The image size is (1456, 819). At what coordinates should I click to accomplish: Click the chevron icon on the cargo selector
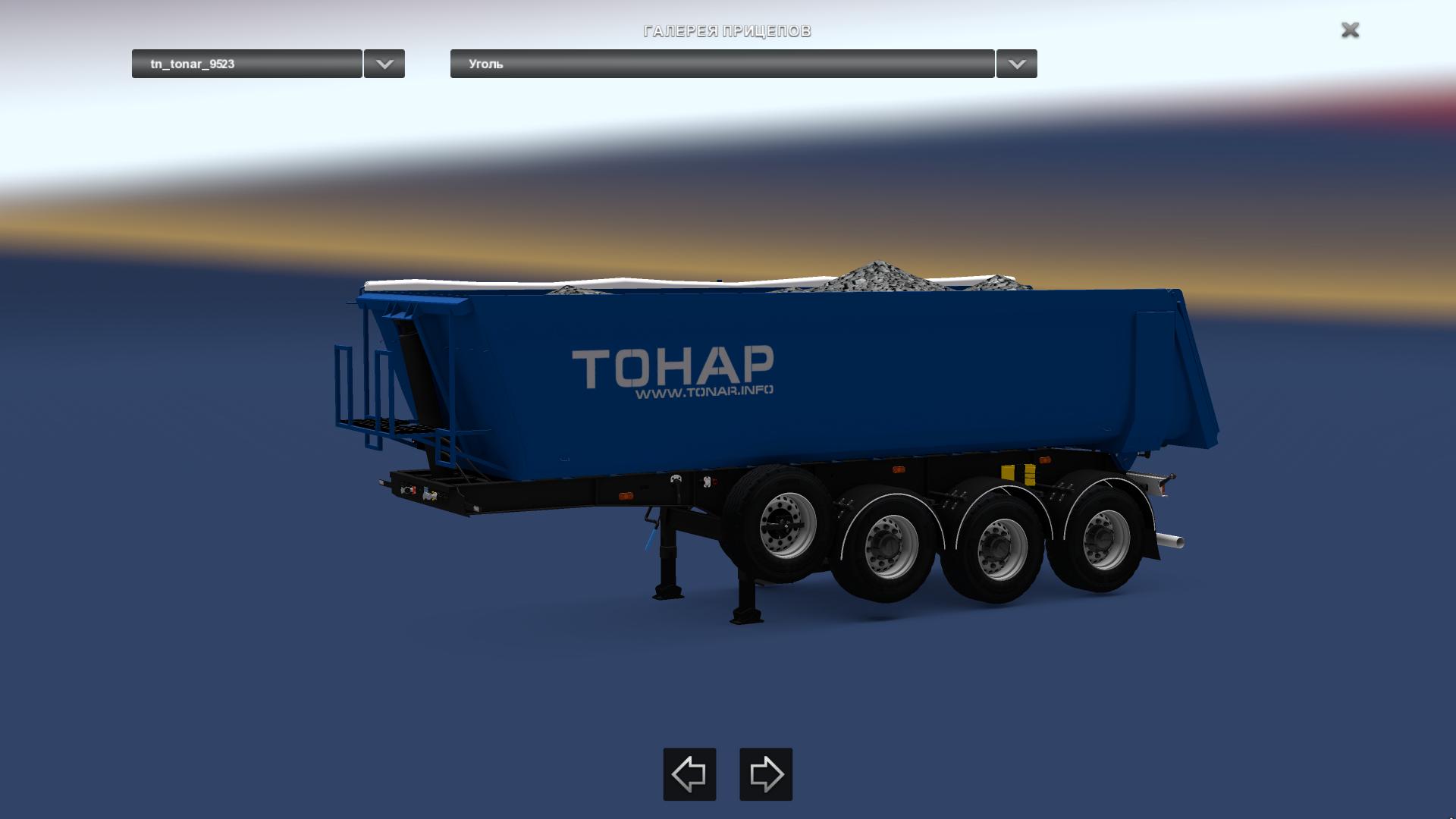1016,64
